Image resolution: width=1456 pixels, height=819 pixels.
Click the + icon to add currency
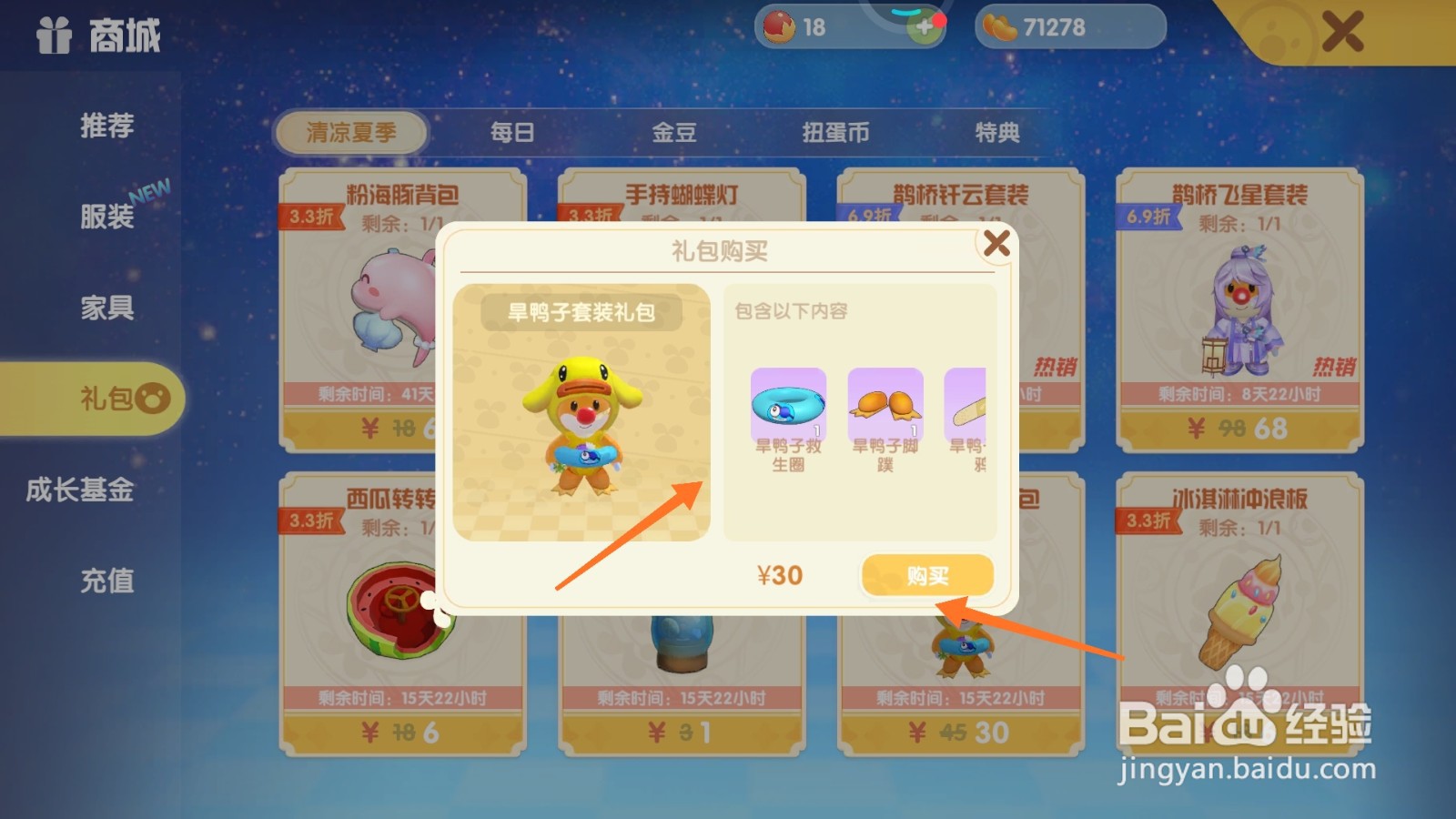[x=926, y=27]
